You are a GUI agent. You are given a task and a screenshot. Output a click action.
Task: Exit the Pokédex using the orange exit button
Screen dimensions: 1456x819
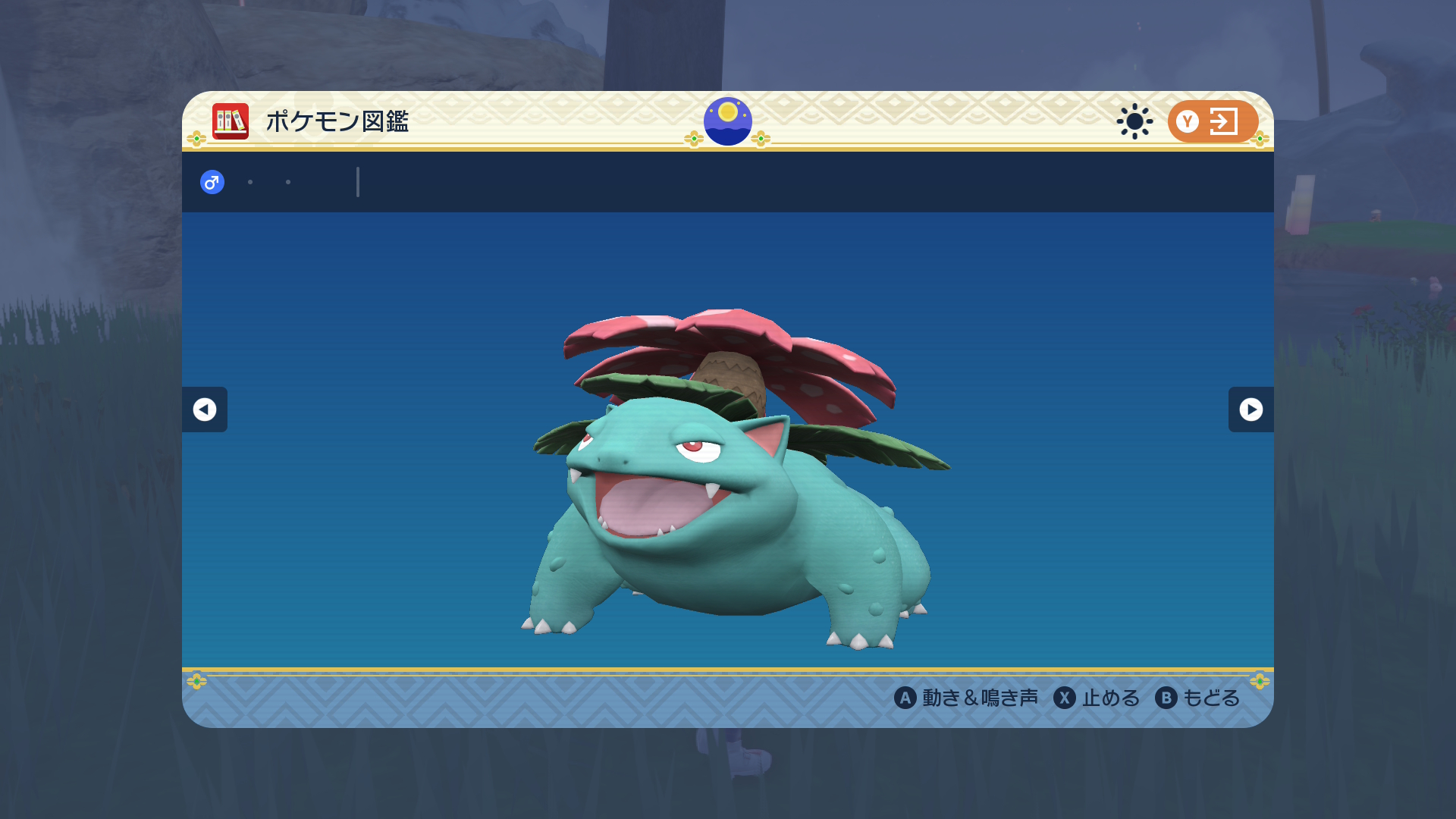[x=1212, y=121]
